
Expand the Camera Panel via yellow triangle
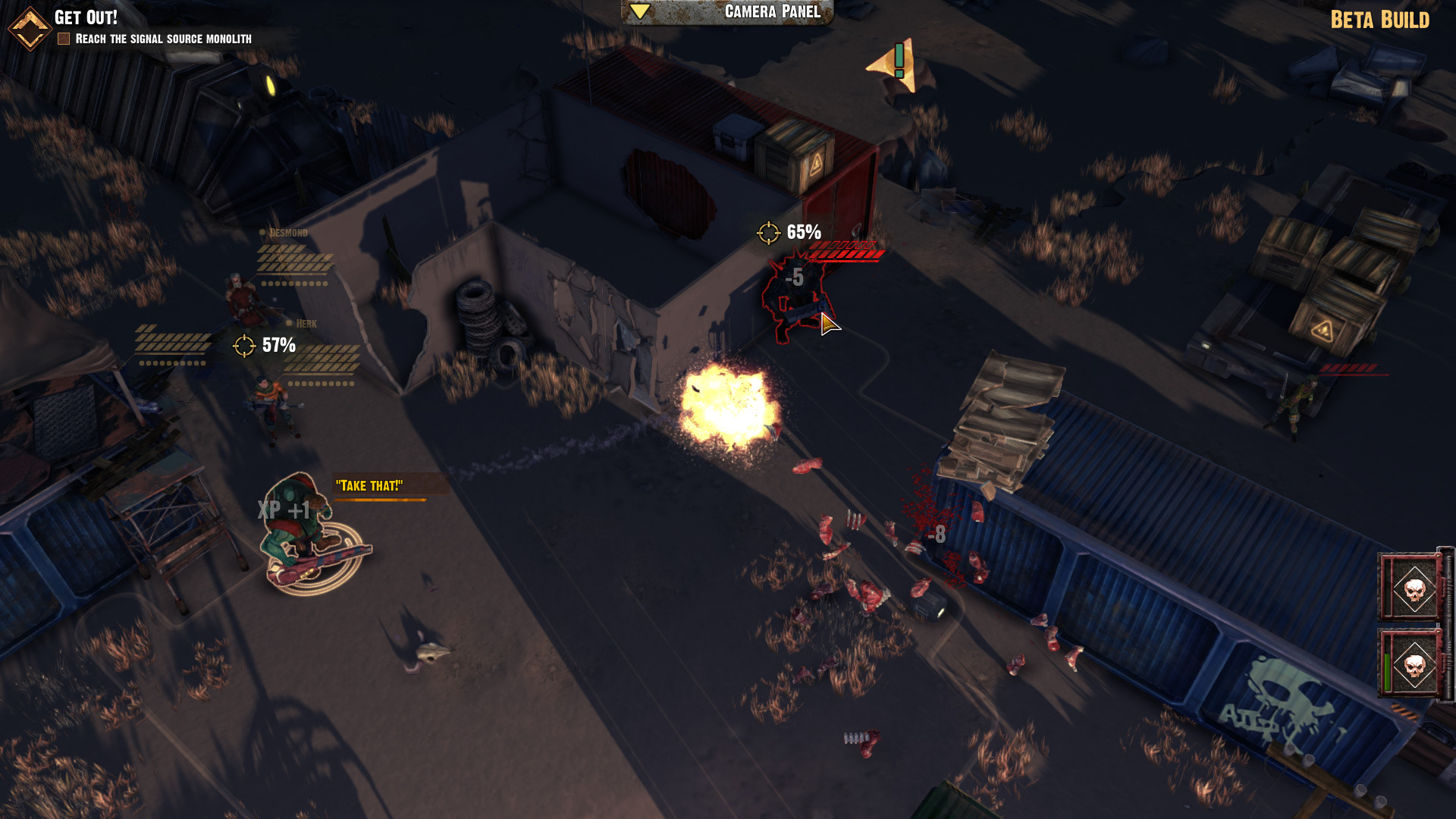[641, 11]
